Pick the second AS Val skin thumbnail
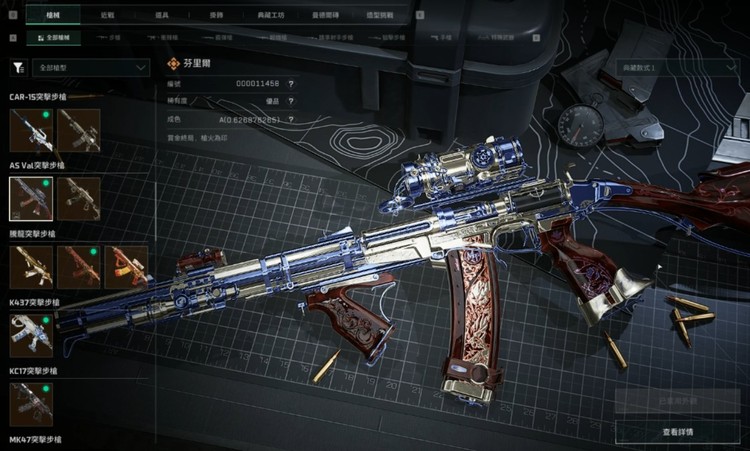Image resolution: width=750 pixels, height=451 pixels. pos(79,198)
